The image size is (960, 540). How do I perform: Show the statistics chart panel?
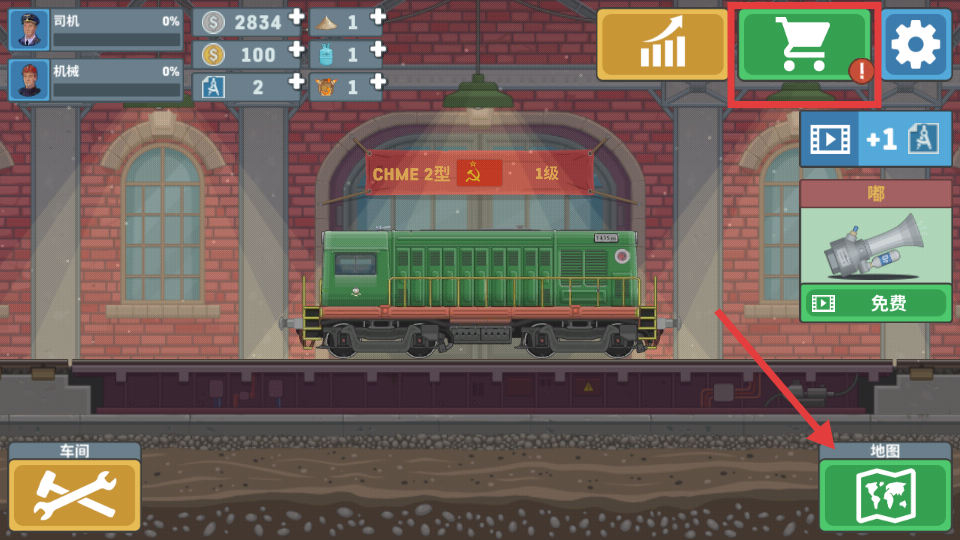(662, 45)
